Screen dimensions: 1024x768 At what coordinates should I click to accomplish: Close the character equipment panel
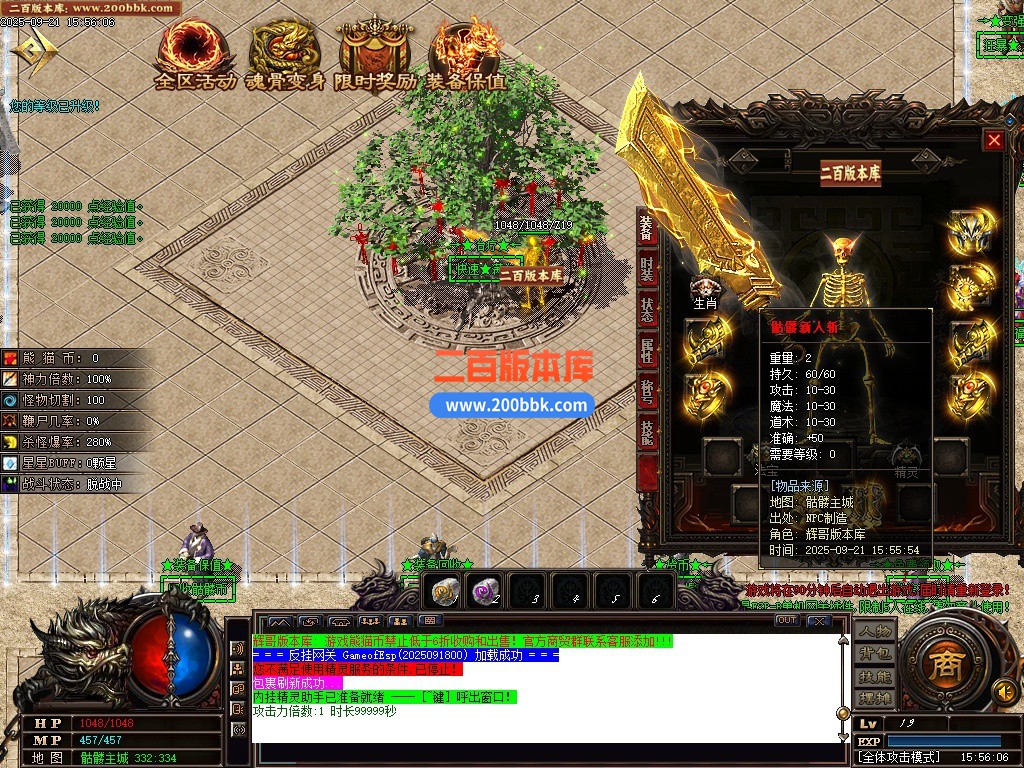click(993, 141)
